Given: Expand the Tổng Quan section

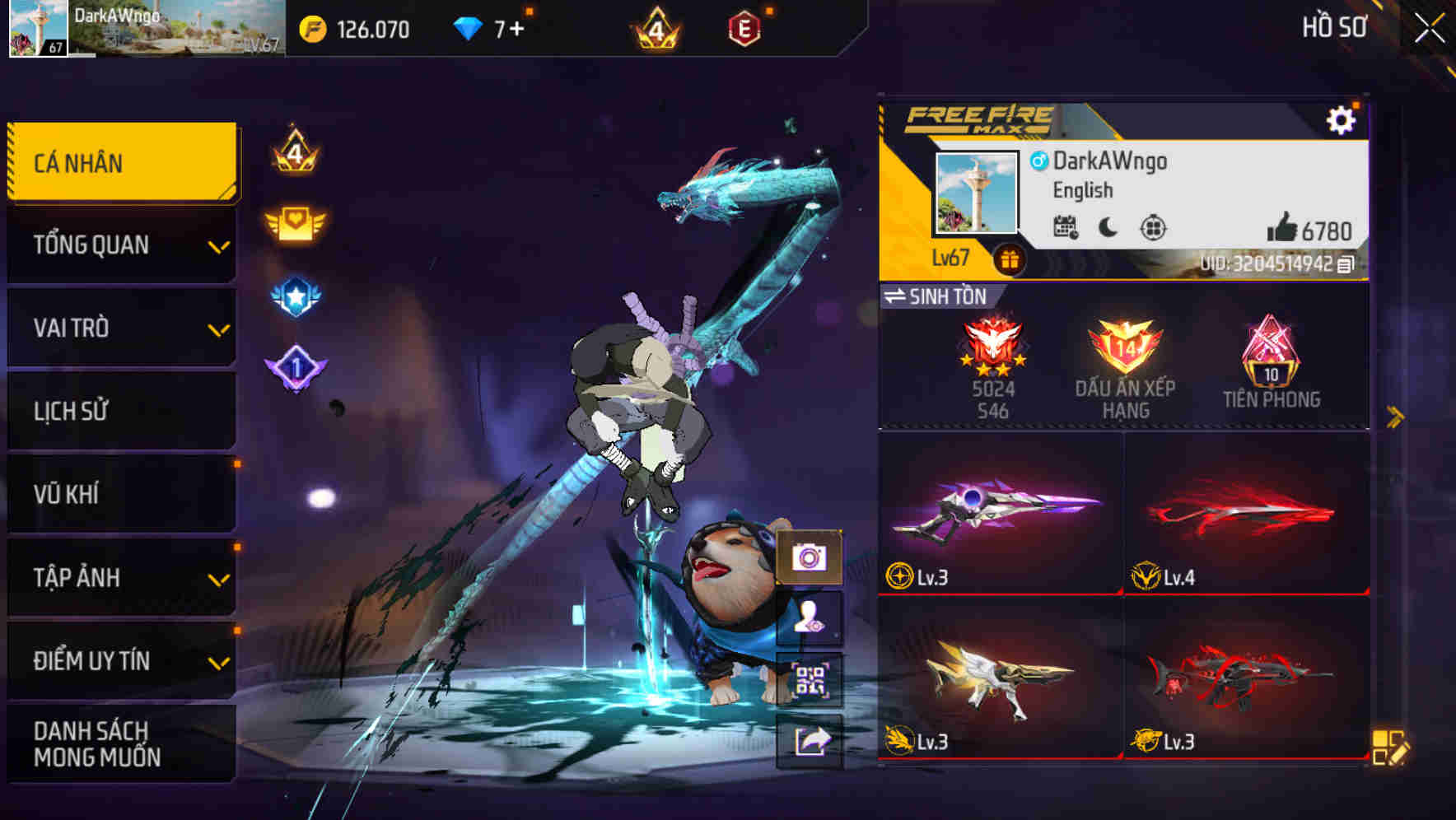Looking at the screenshot, I should coord(120,245).
